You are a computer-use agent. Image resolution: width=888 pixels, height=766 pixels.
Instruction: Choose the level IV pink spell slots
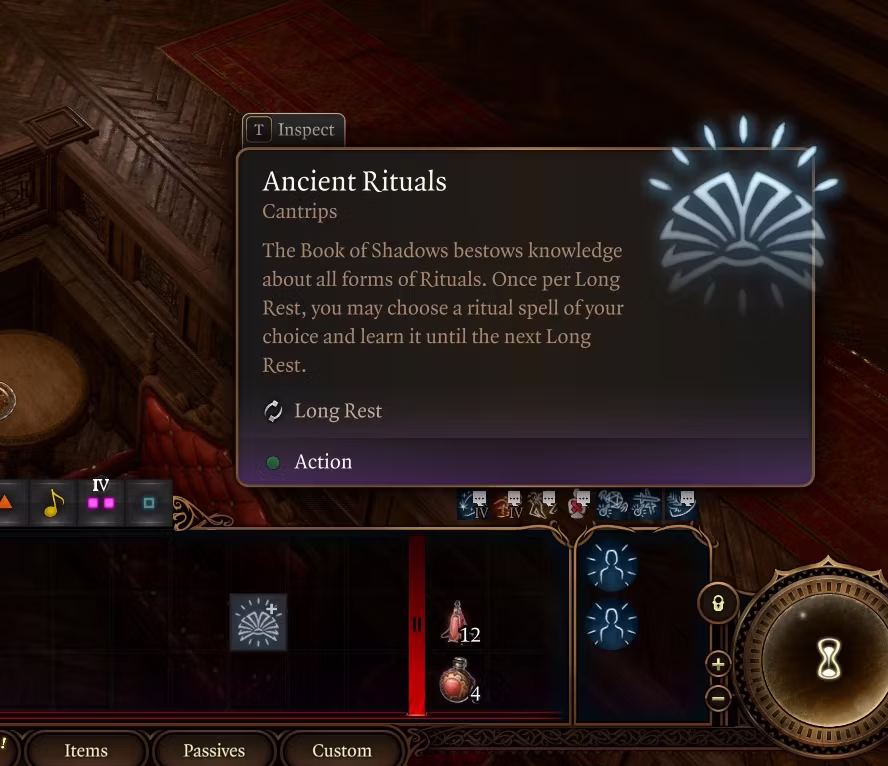tap(101, 501)
